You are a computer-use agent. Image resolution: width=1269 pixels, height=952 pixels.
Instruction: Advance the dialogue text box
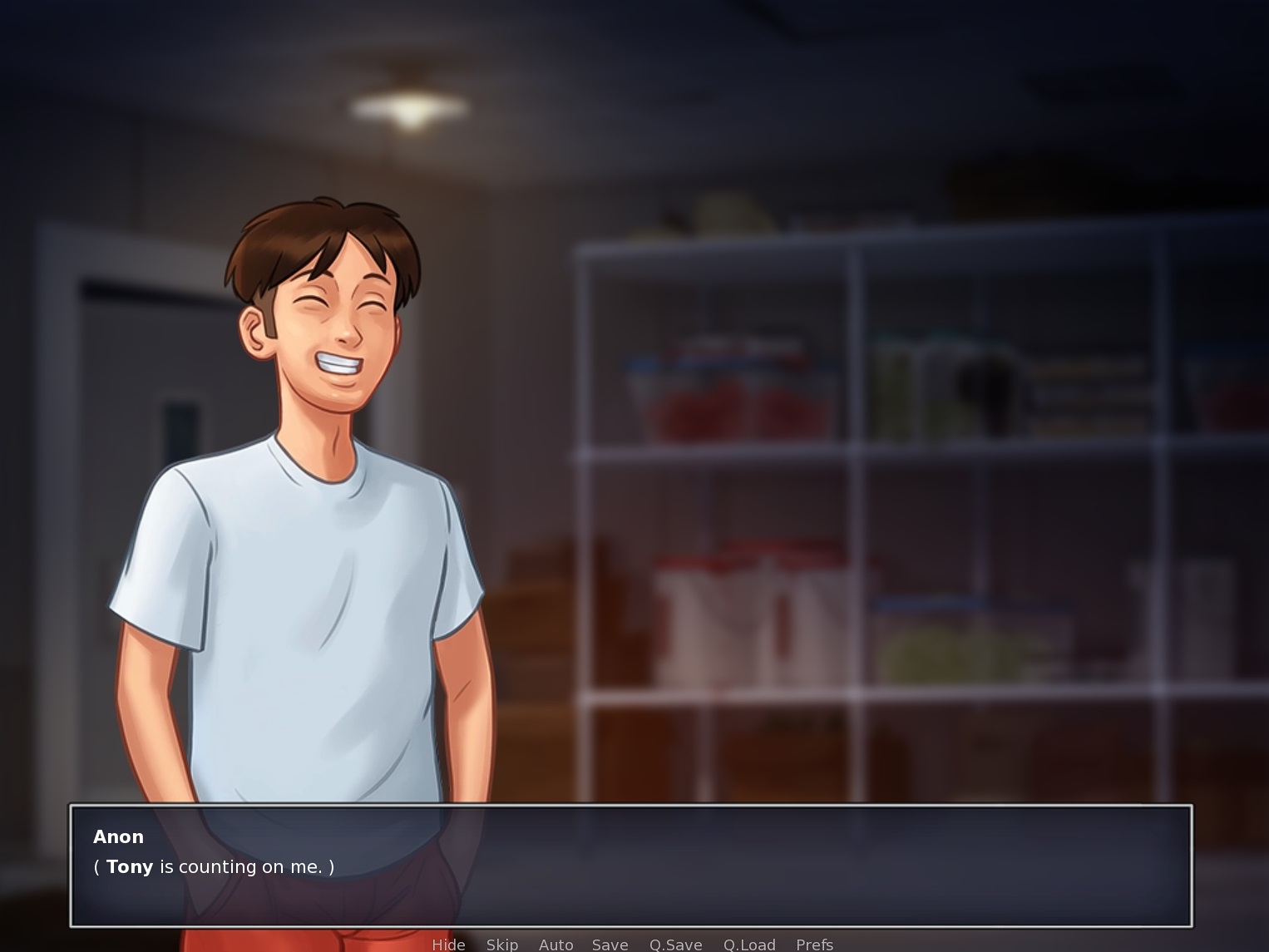click(x=630, y=866)
